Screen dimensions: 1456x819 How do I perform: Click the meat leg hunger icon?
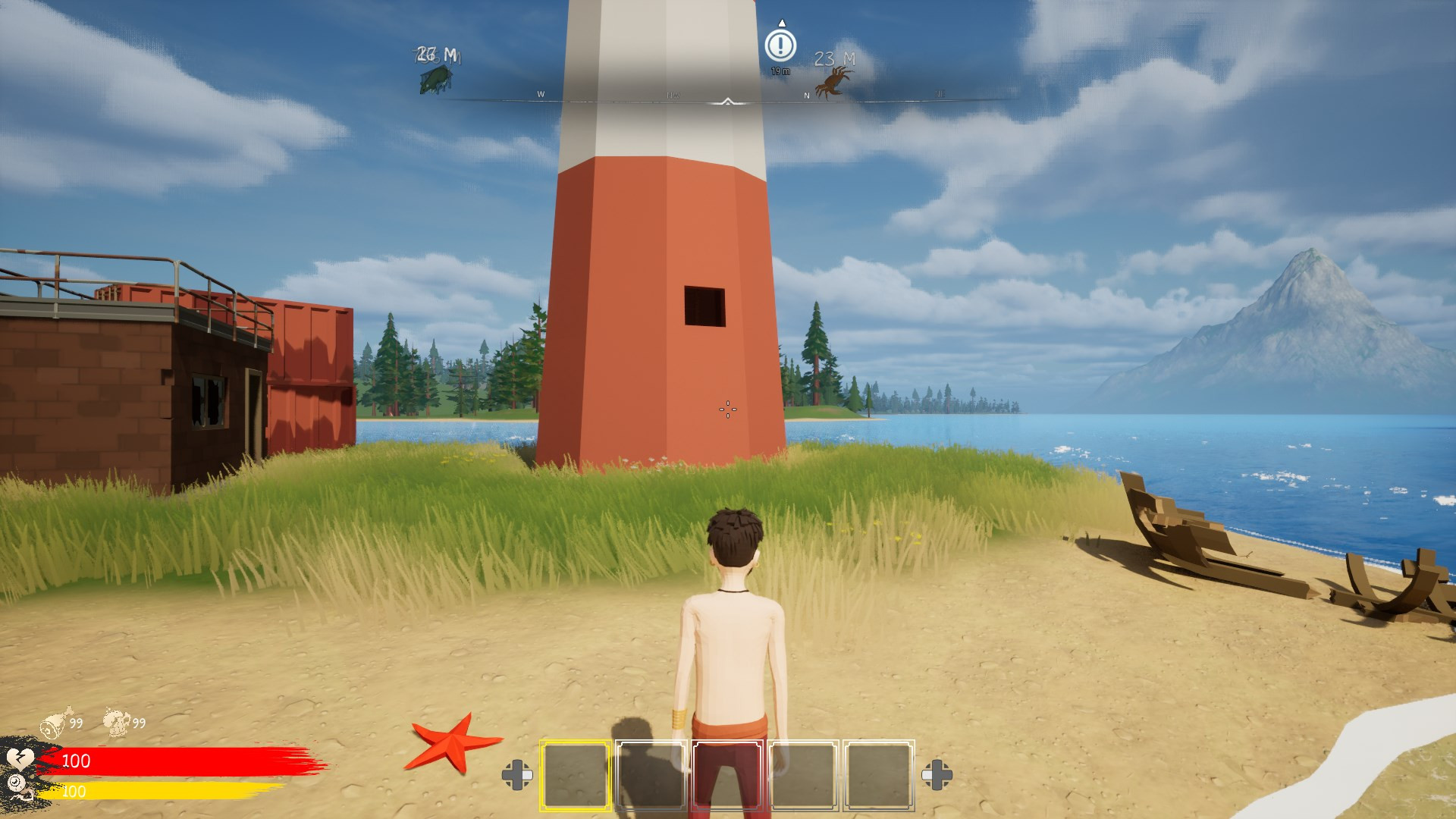(x=56, y=721)
